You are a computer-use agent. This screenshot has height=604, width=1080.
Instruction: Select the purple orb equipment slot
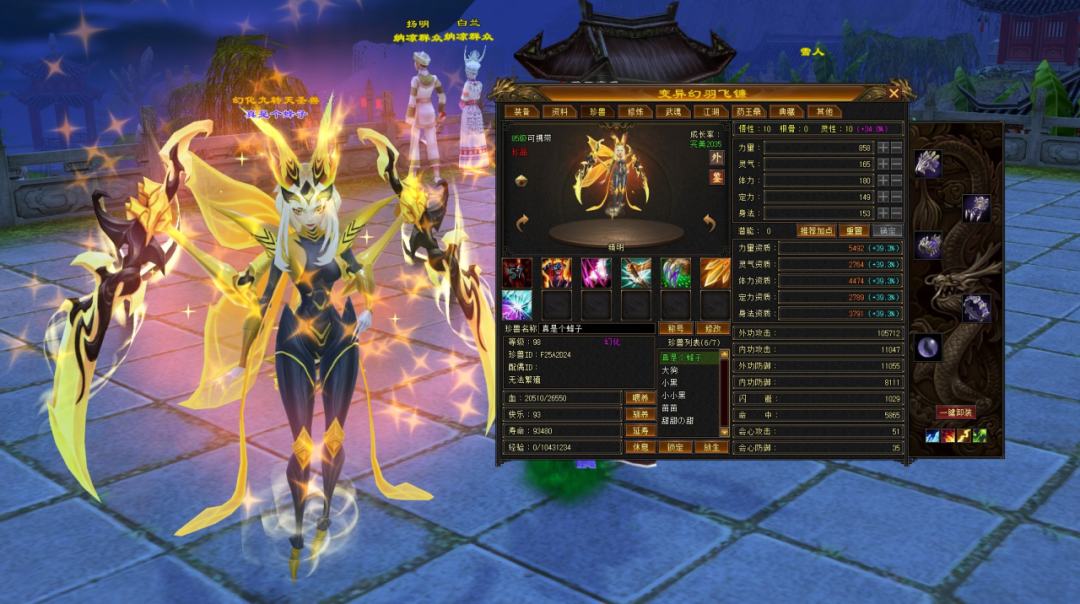coord(927,347)
